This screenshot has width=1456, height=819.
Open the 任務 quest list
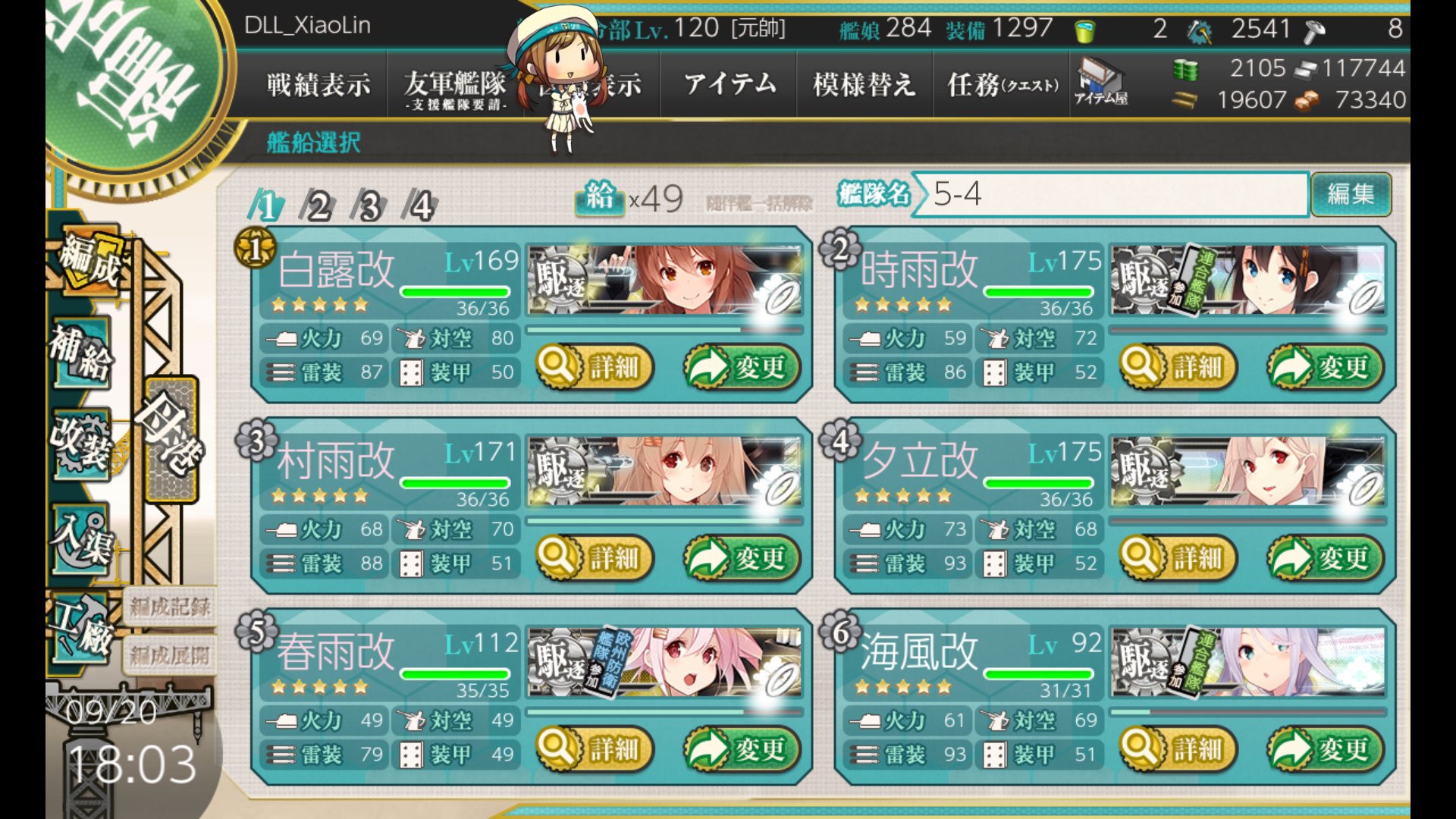(1002, 84)
